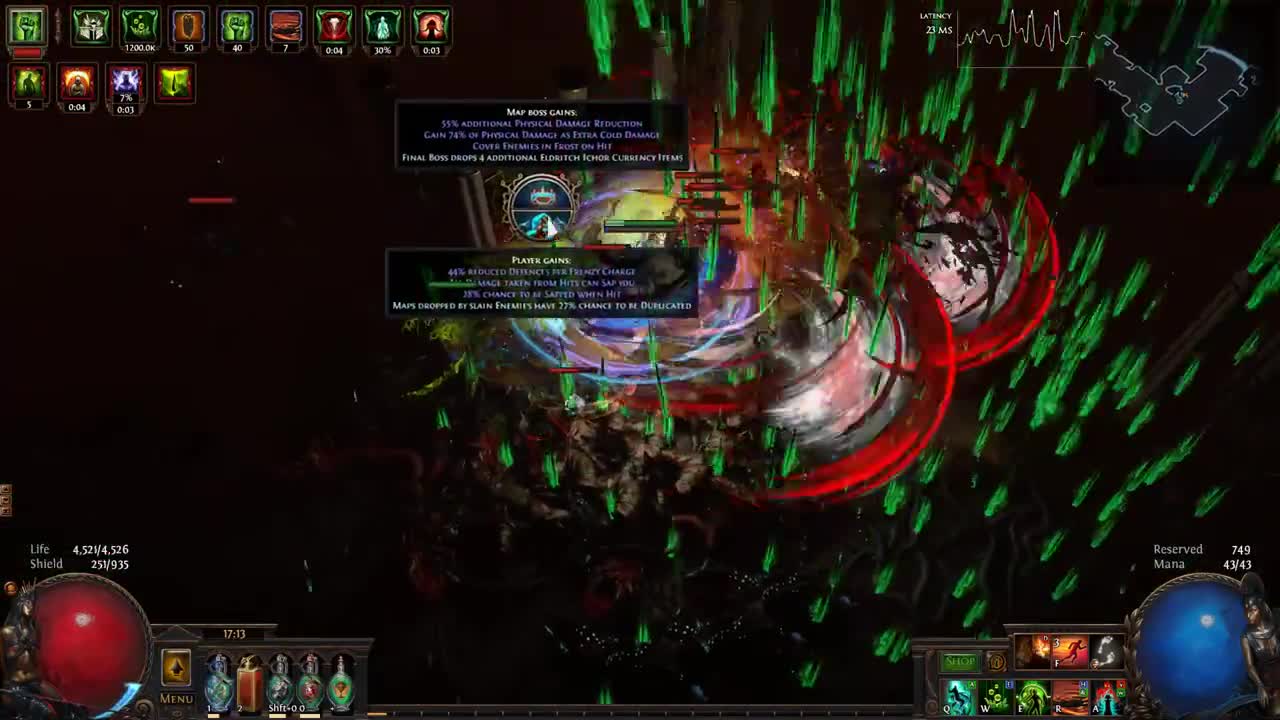The width and height of the screenshot is (1280, 720).
Task: Click the round boss portrait between the modifier panels
Action: 541,208
